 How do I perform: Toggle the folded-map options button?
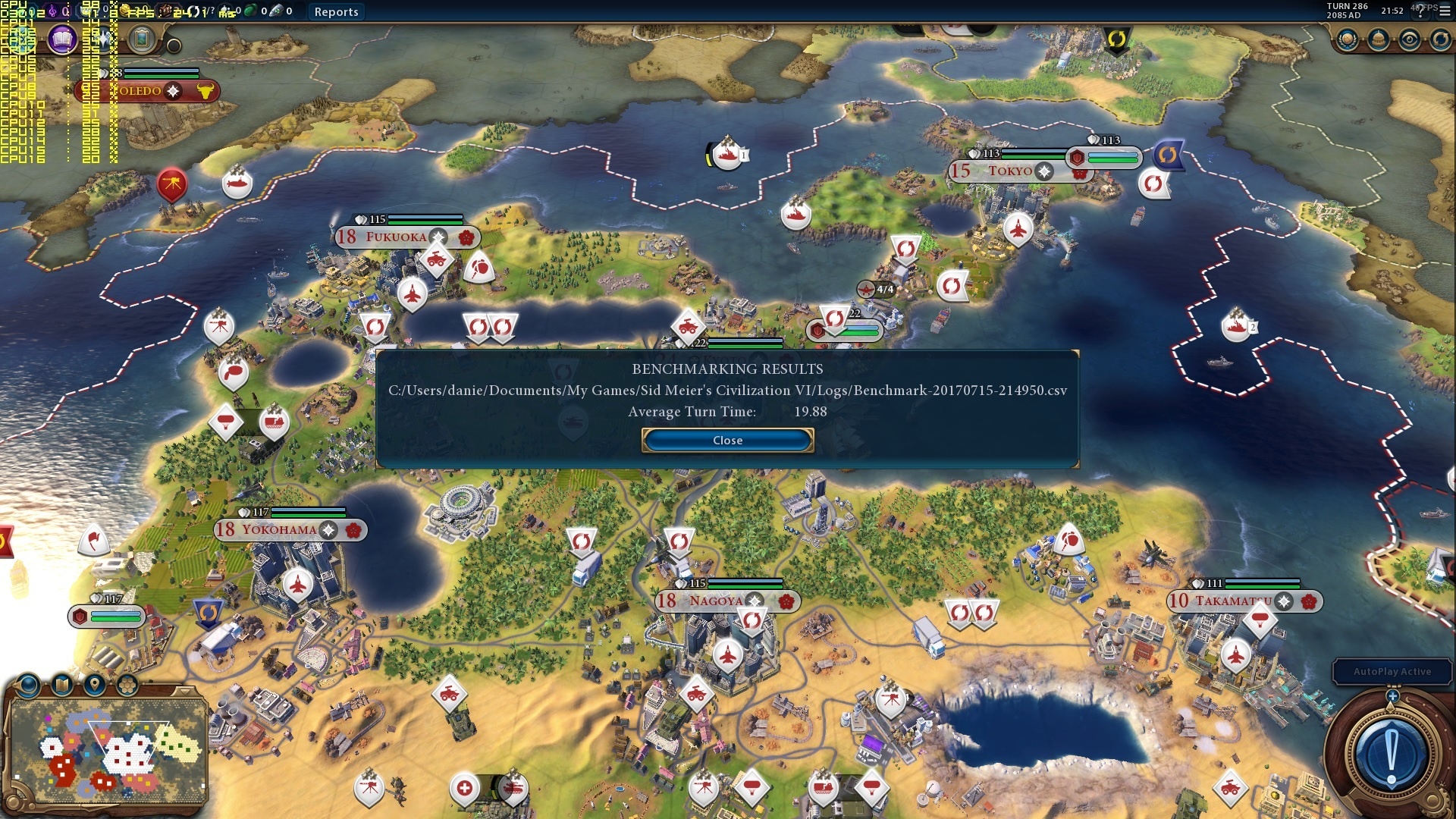(61, 686)
